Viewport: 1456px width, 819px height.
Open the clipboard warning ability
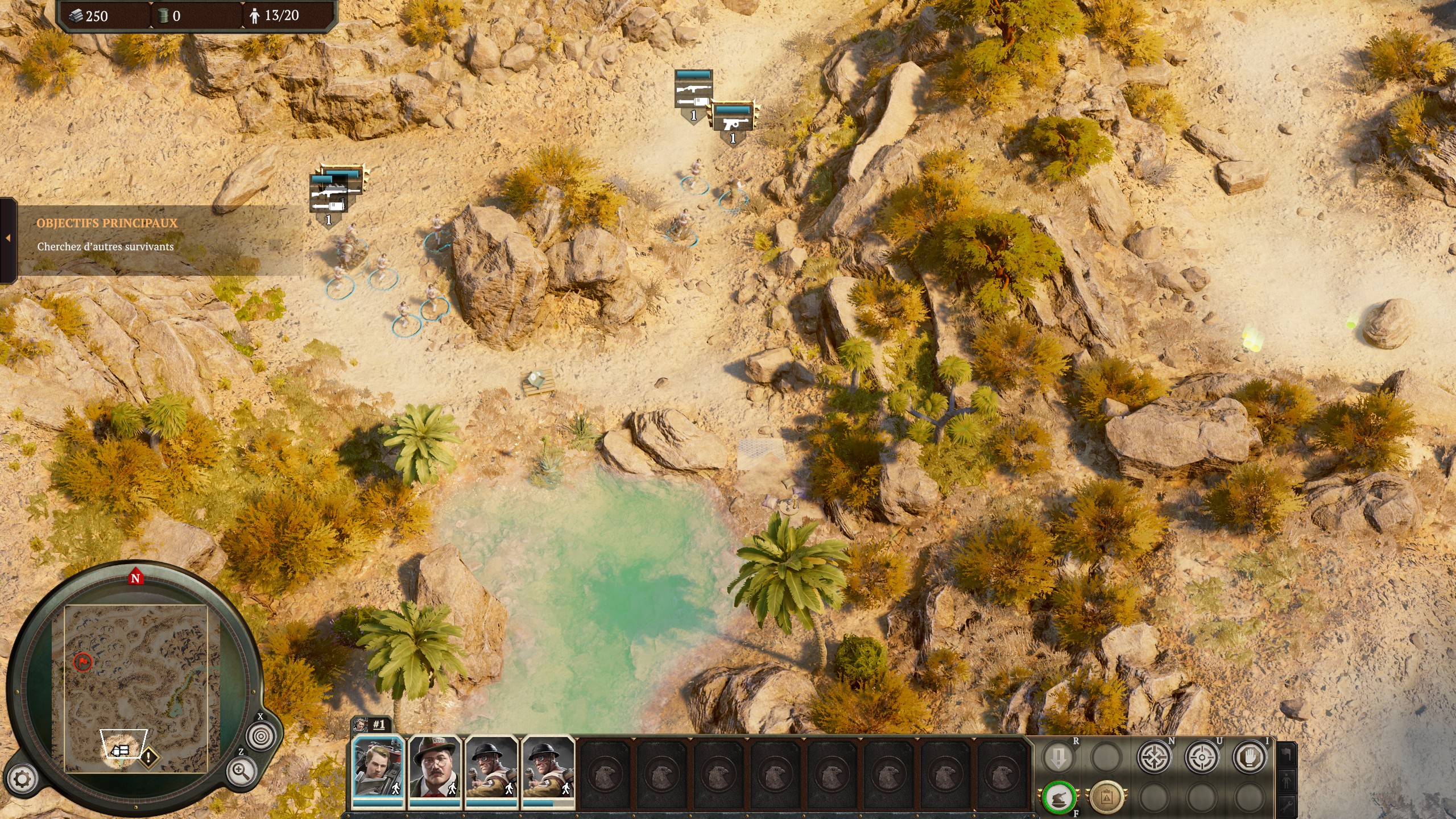tap(1106, 797)
